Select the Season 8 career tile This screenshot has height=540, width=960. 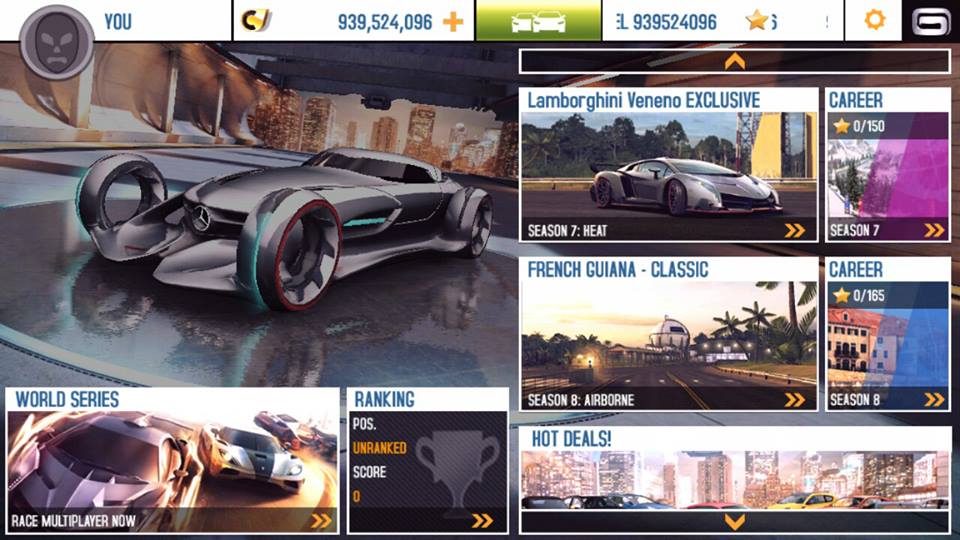(x=888, y=335)
